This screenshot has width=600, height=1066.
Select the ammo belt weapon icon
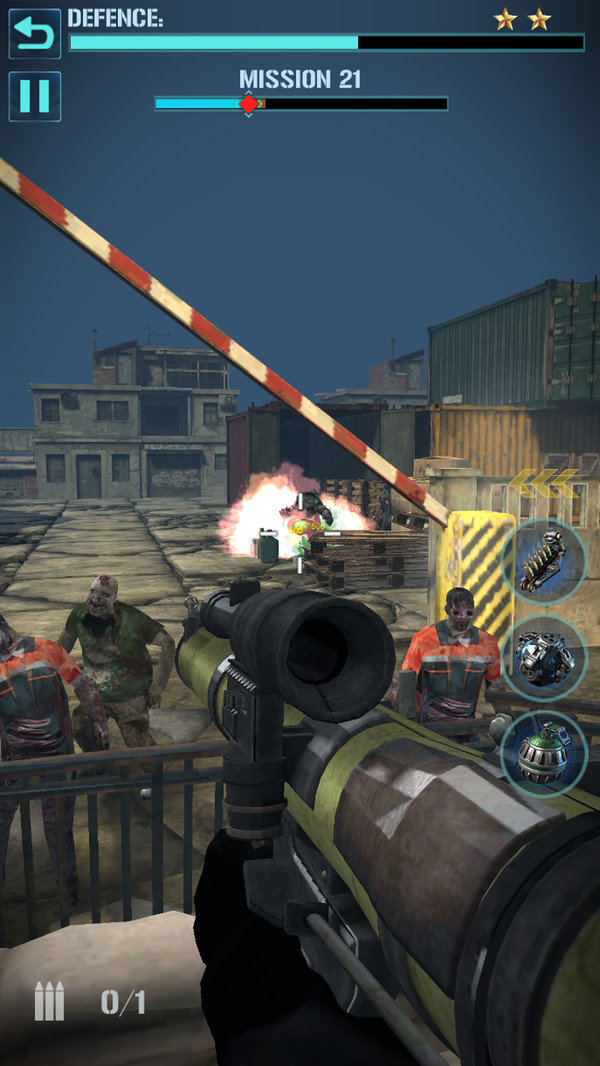543,562
